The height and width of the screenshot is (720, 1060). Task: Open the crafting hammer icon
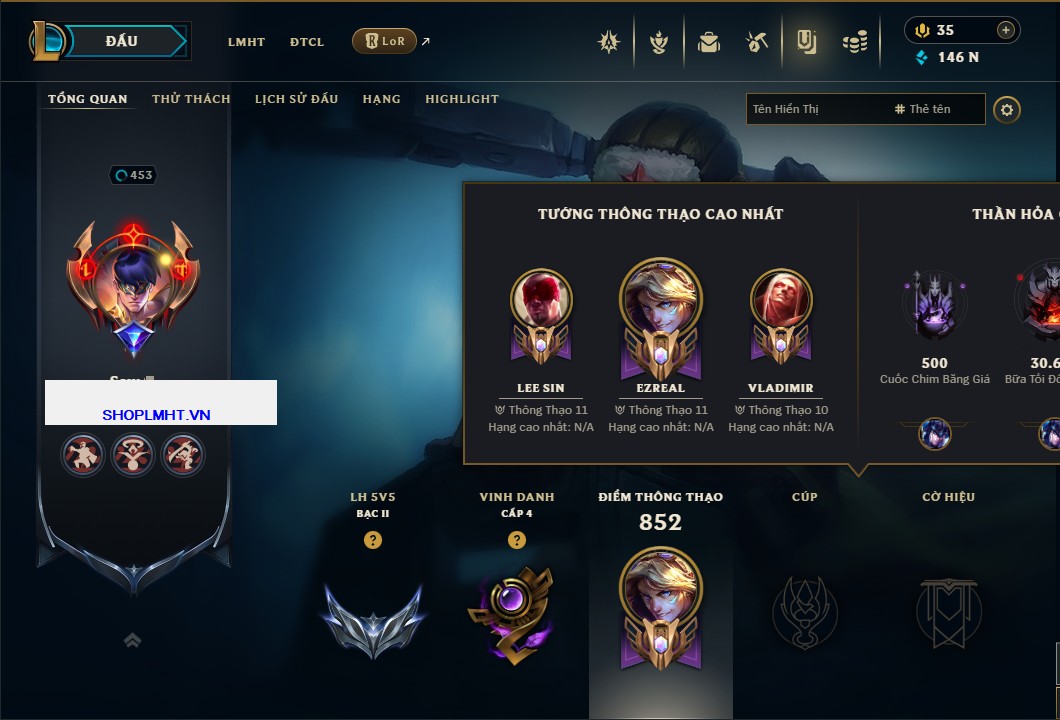click(757, 42)
